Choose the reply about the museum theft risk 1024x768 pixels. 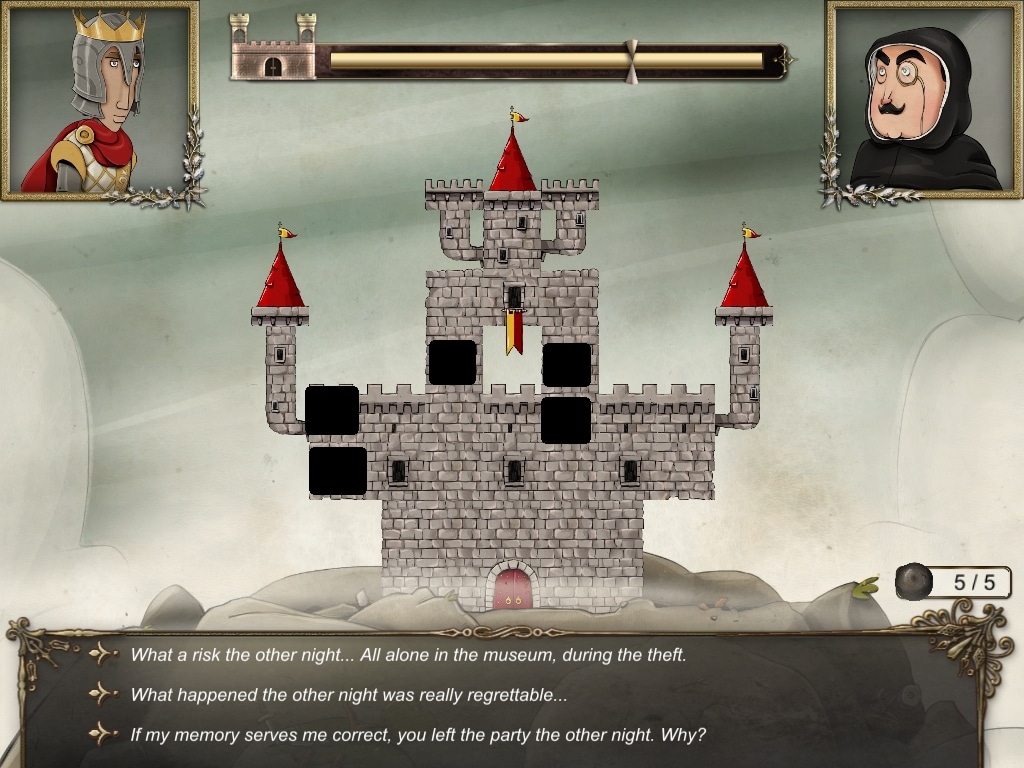(408, 655)
